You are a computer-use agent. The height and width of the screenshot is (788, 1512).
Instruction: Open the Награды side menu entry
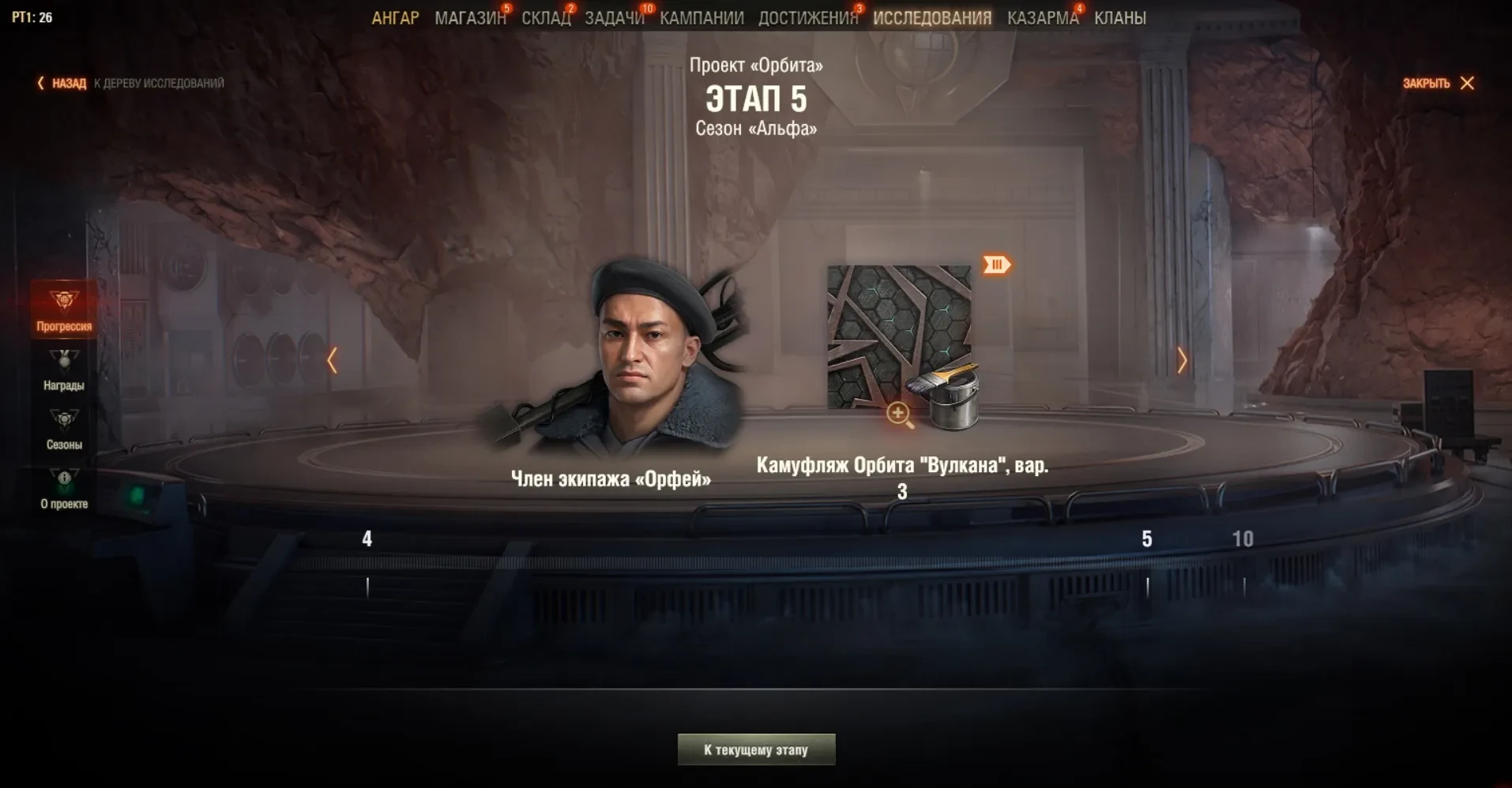pyautogui.click(x=64, y=370)
